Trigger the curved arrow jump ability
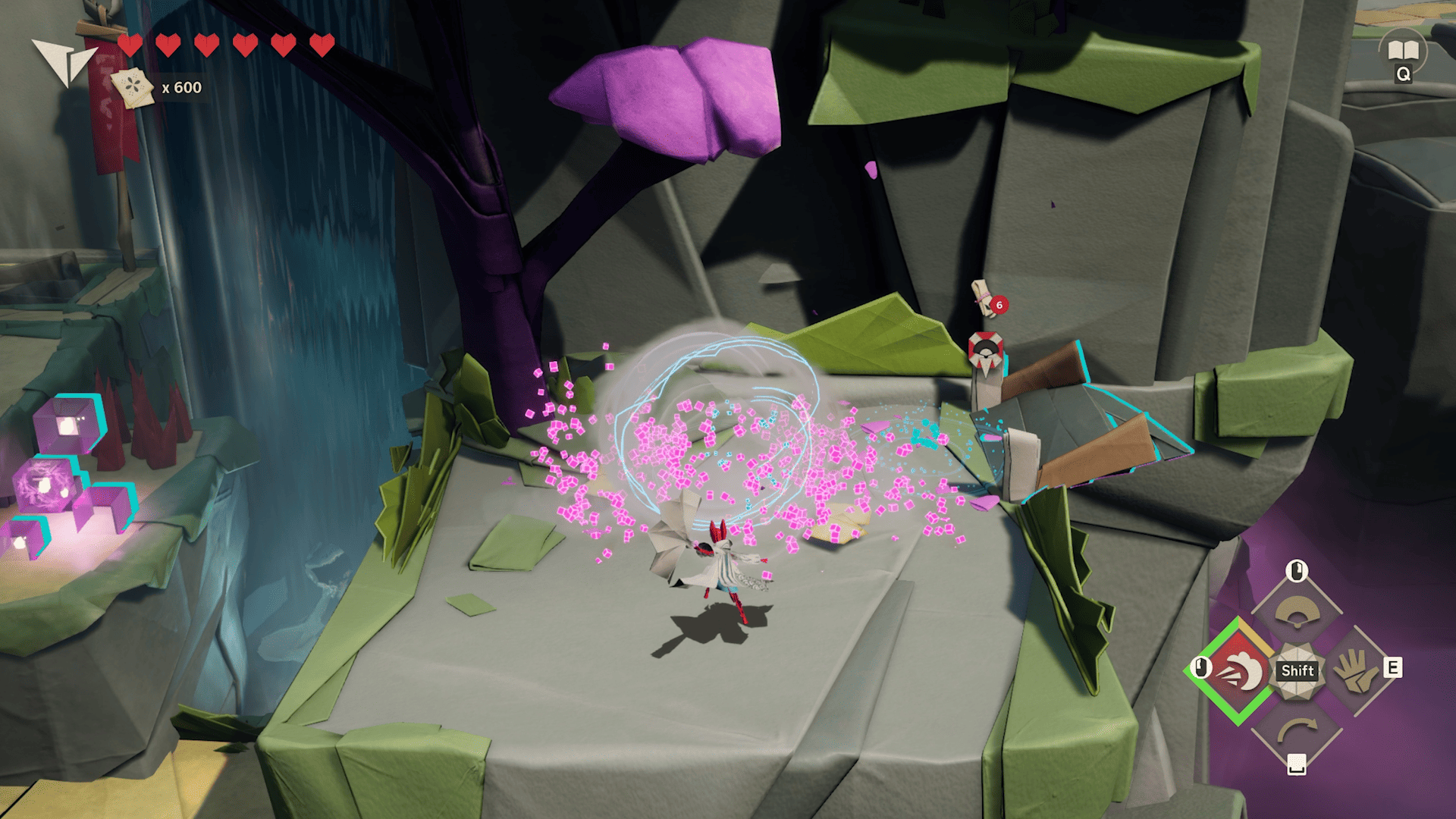Image resolution: width=1456 pixels, height=819 pixels. (1297, 730)
